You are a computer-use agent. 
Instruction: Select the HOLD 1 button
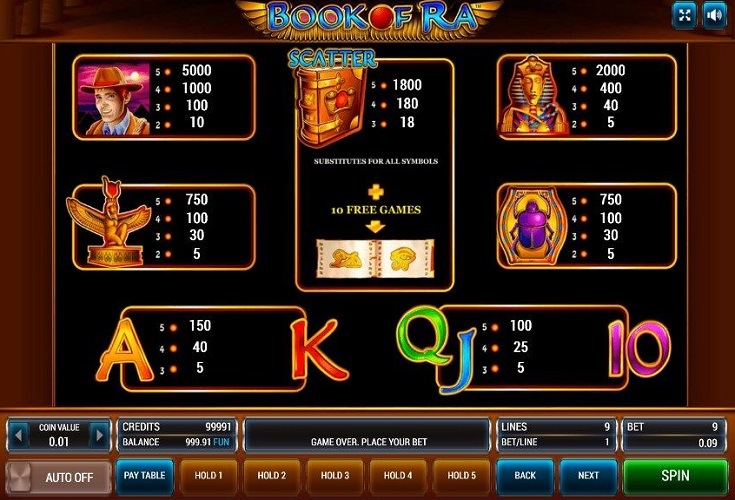coord(208,476)
